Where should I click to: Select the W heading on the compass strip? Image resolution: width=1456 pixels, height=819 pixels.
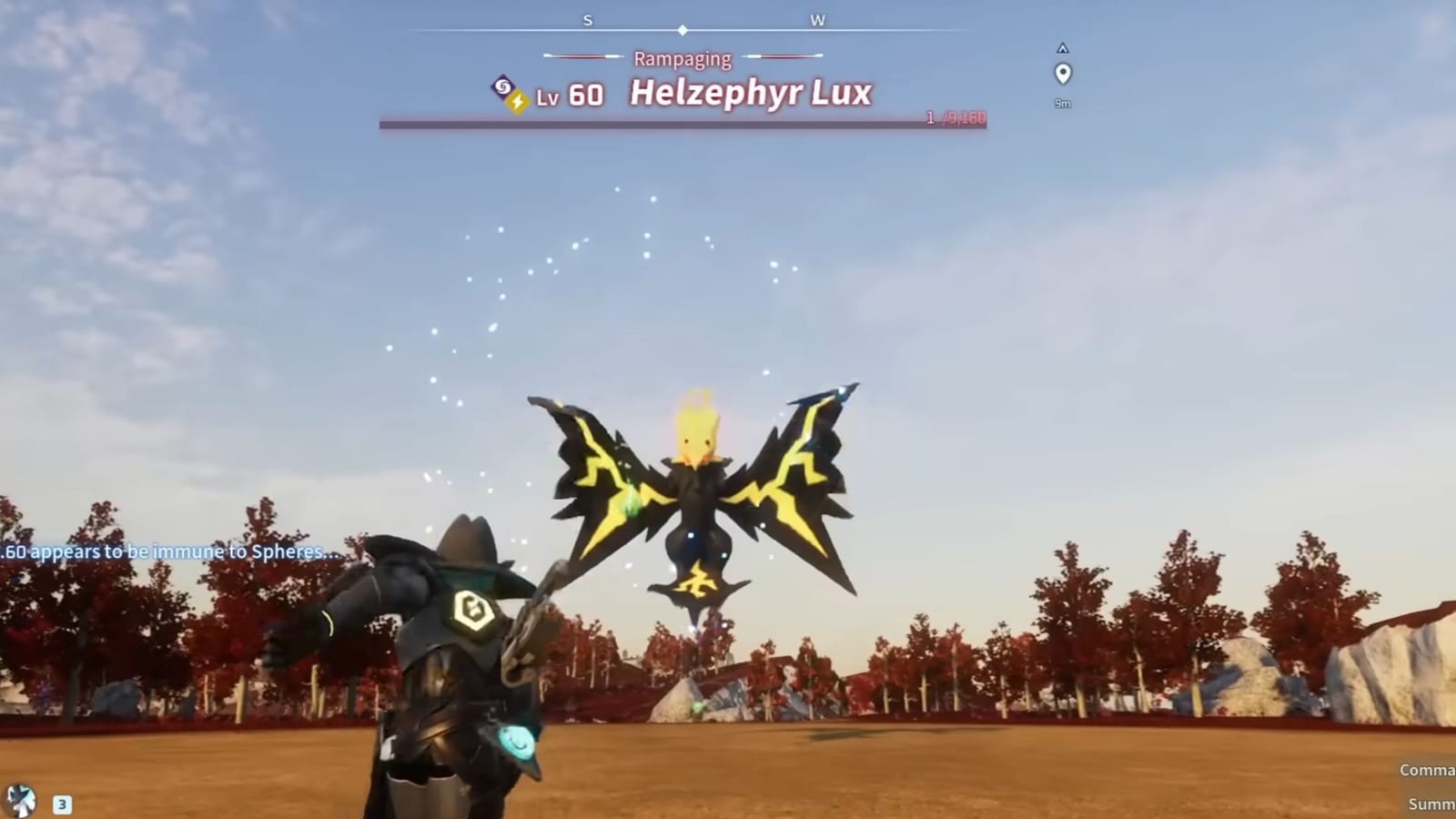coord(817,19)
